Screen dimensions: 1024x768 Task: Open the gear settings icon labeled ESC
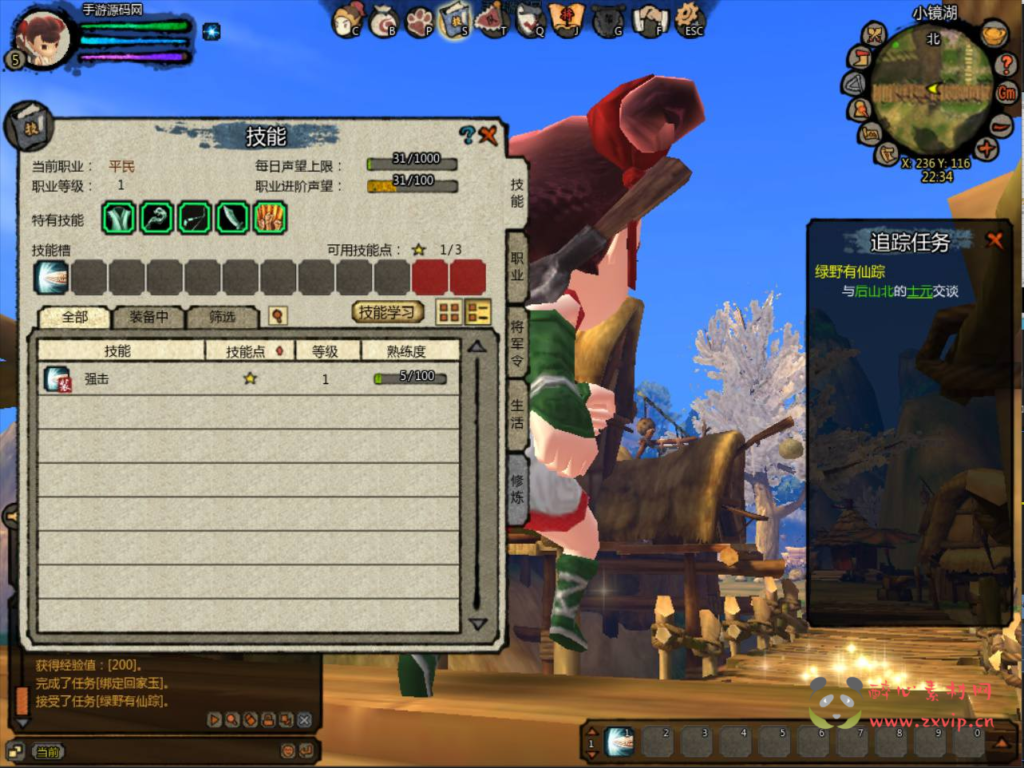[x=689, y=17]
